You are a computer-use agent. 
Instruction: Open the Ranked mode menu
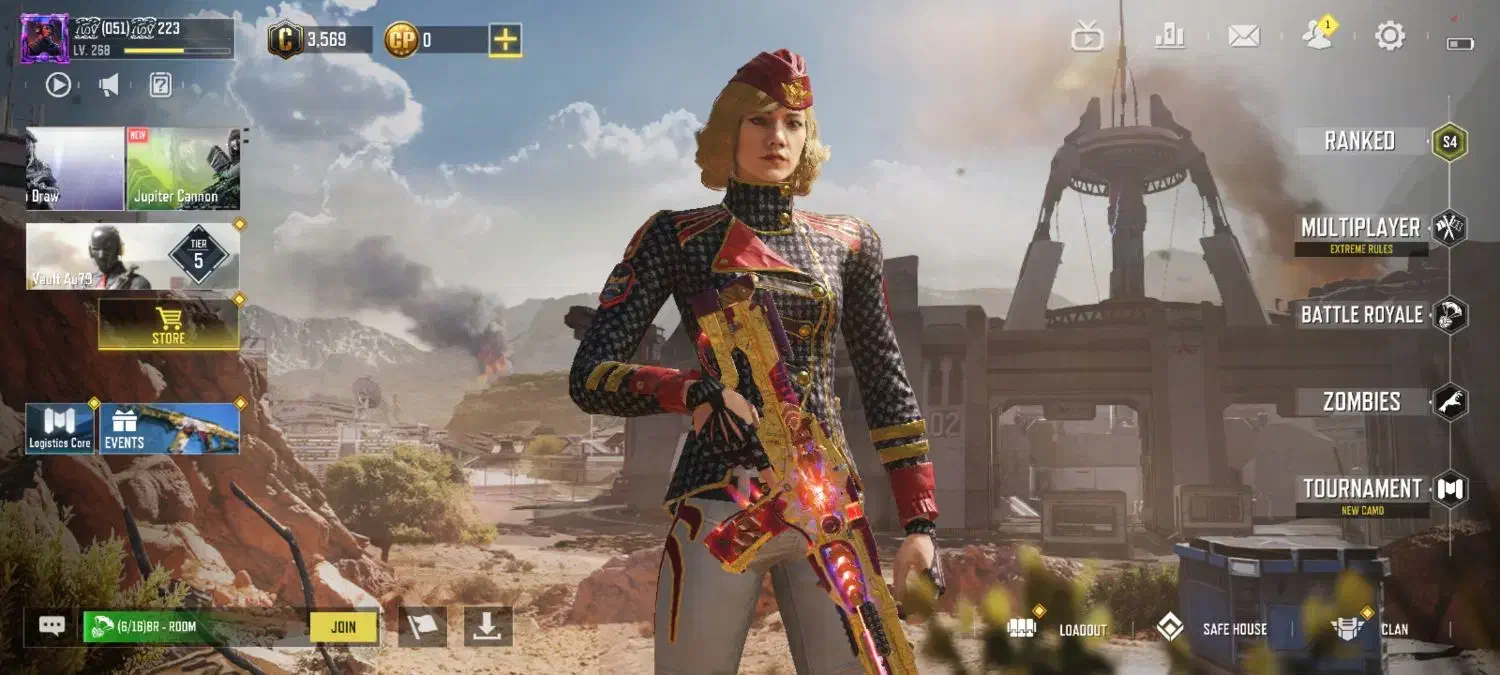click(1360, 141)
